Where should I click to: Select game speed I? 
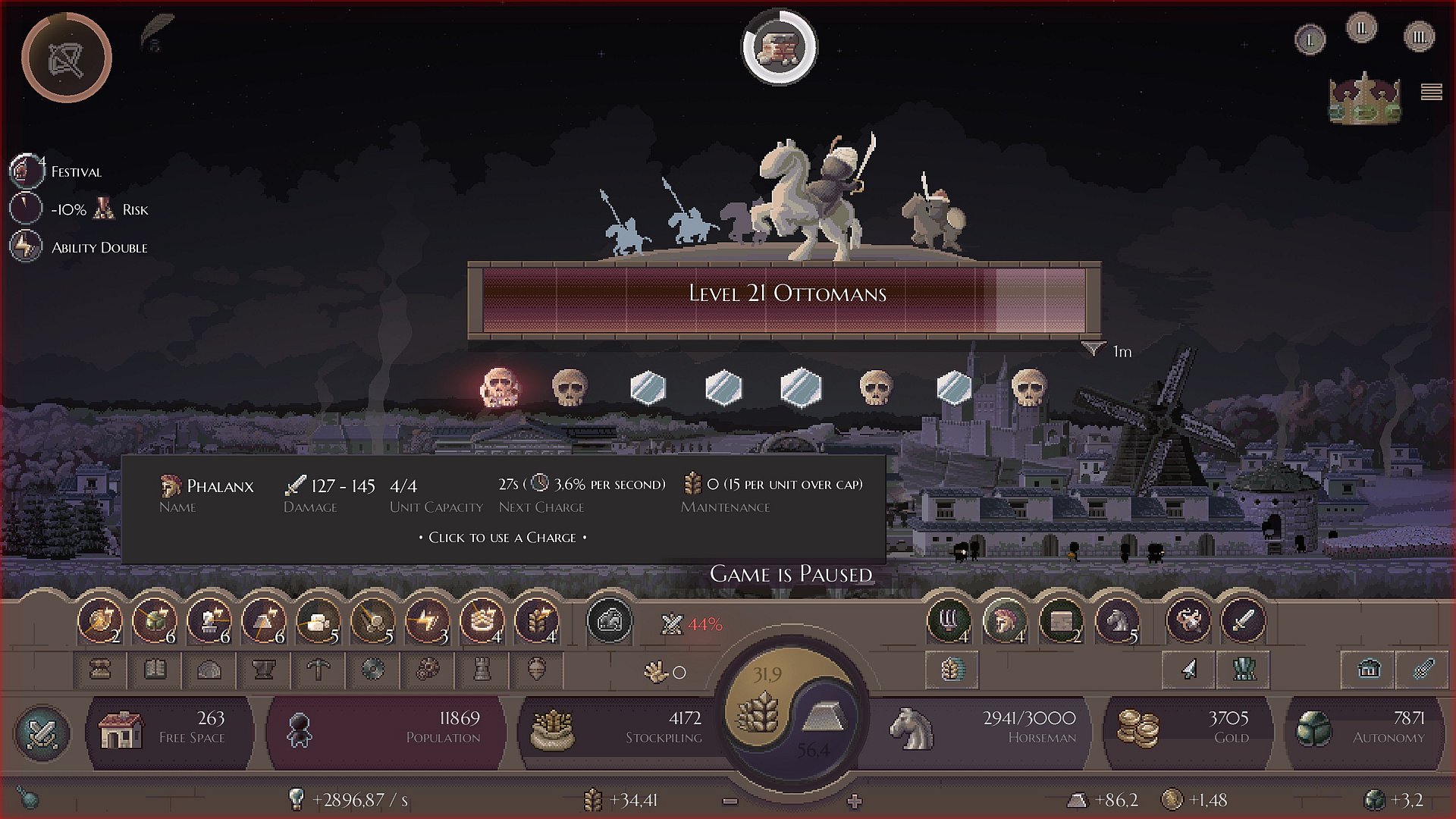[1310, 39]
